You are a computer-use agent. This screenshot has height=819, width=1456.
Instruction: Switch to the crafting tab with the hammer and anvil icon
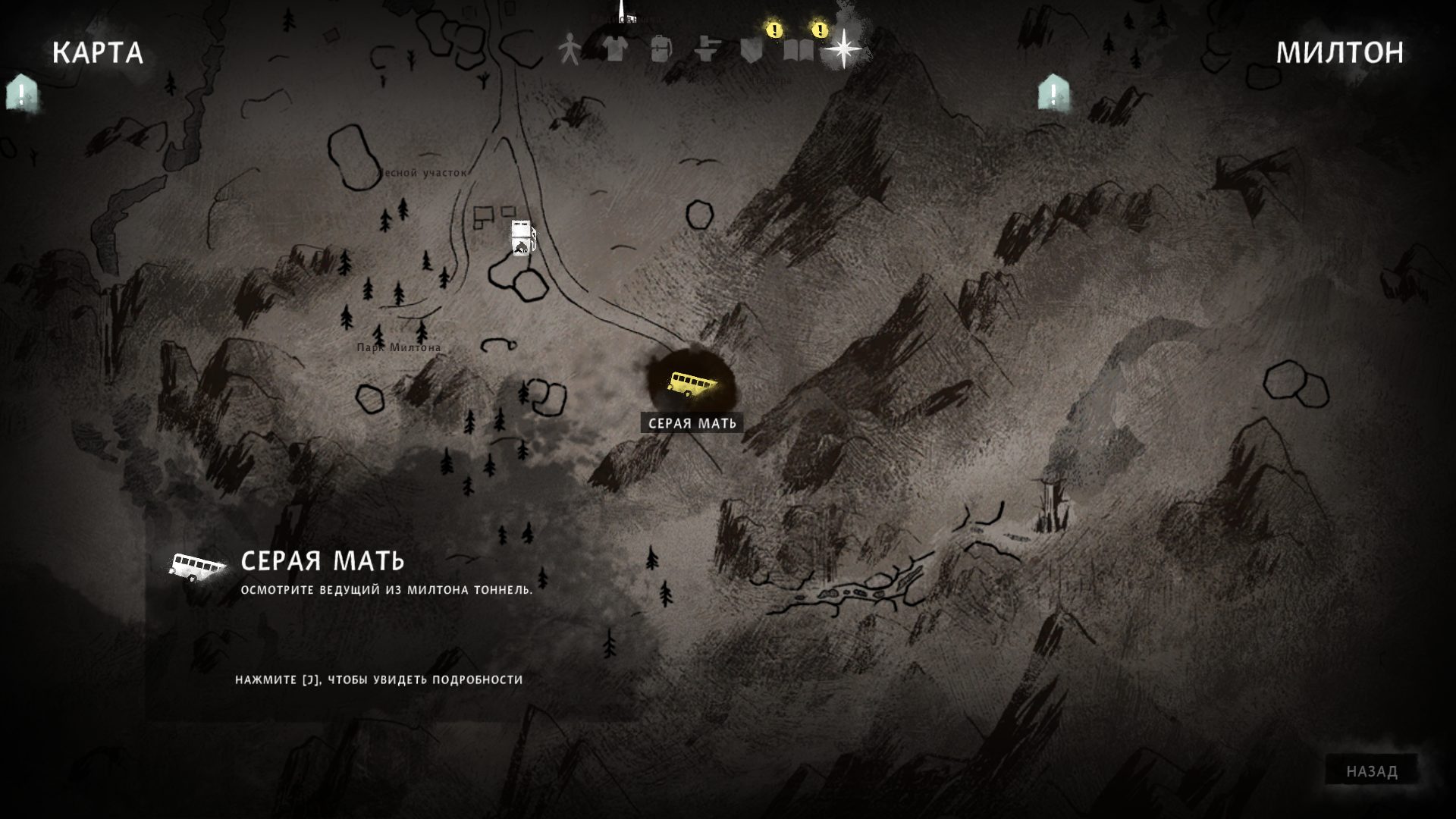click(x=707, y=50)
